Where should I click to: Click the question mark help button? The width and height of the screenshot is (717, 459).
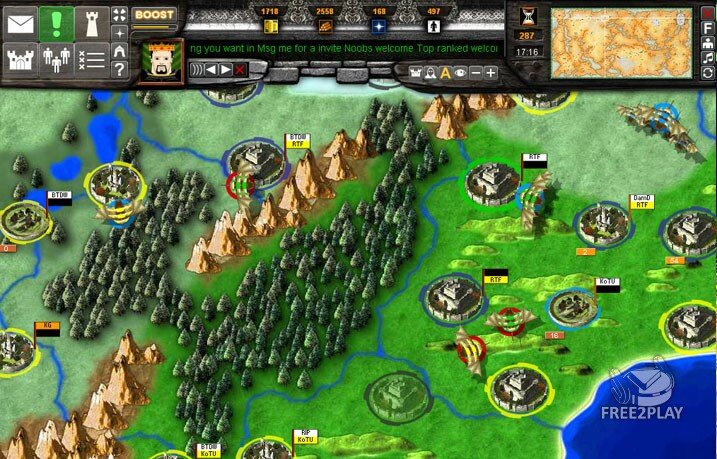click(120, 70)
